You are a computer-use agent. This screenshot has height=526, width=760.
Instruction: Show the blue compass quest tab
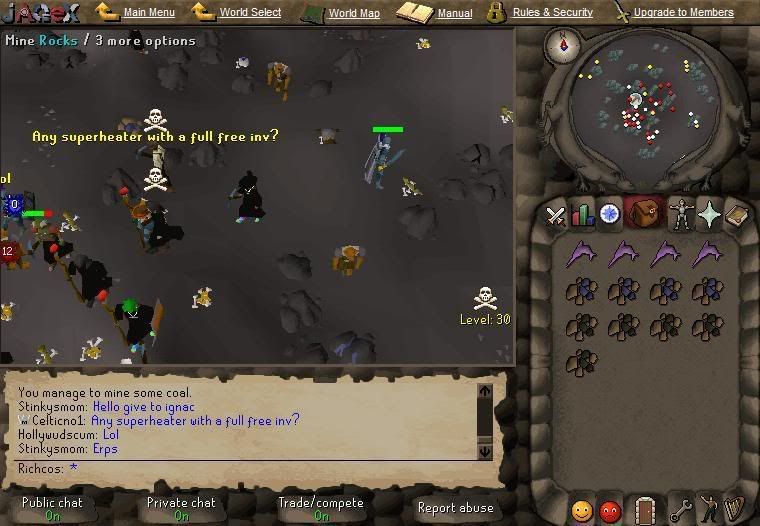pyautogui.click(x=609, y=214)
